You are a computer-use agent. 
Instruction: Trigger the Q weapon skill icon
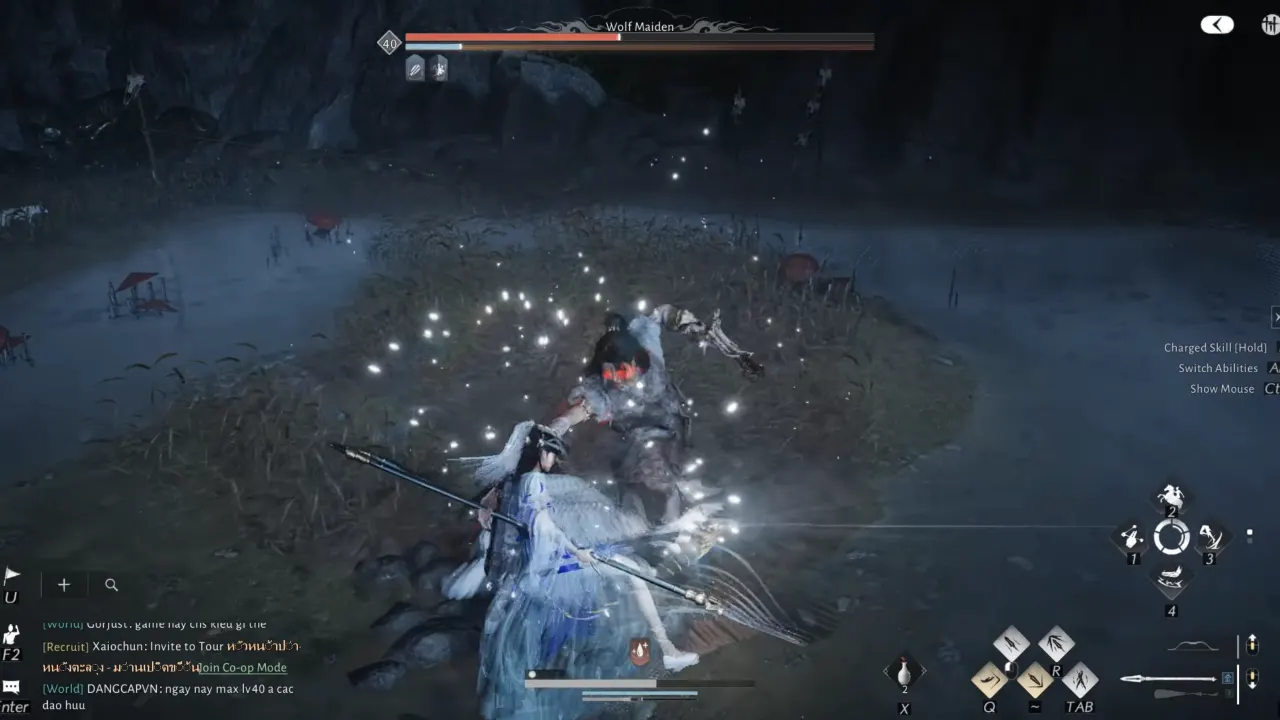tap(989, 678)
